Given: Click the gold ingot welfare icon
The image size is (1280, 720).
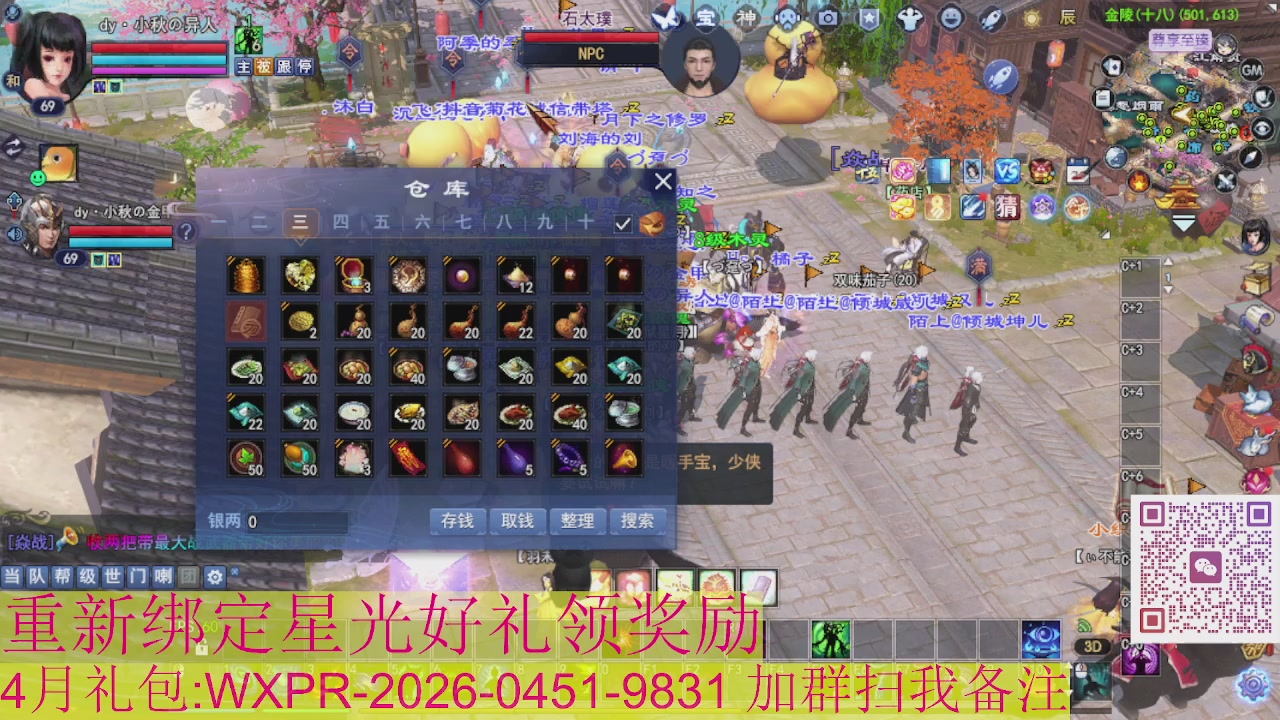Looking at the screenshot, I should coord(903,207).
